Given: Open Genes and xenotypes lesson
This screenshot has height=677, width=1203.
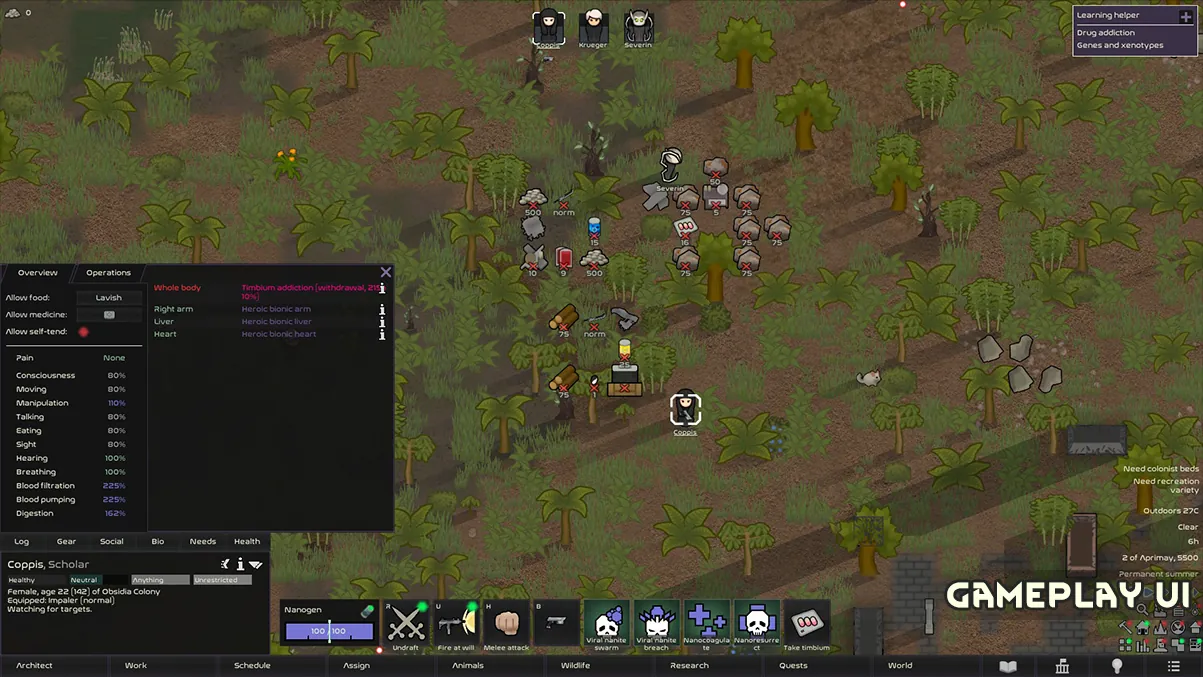Looking at the screenshot, I should [x=1119, y=46].
